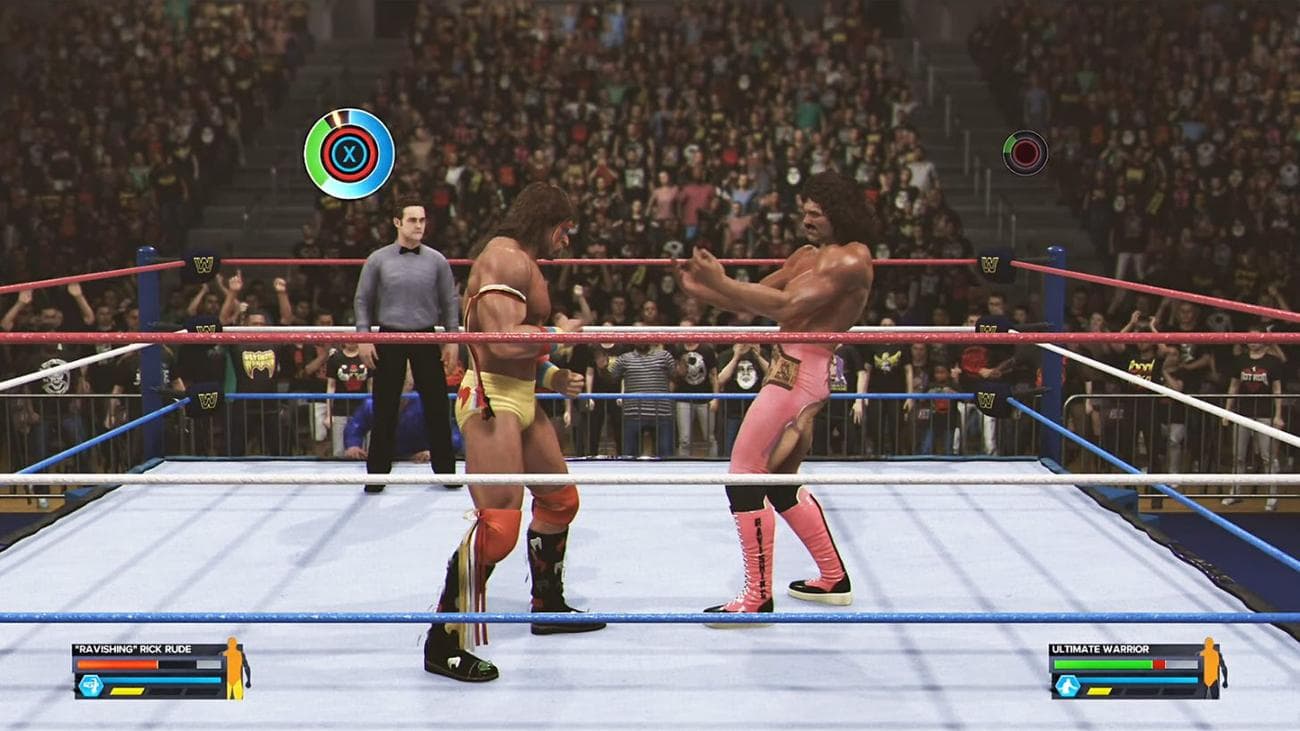Click Ultimate Warrior's blue hexagon payback icon
1300x731 pixels.
click(1067, 685)
